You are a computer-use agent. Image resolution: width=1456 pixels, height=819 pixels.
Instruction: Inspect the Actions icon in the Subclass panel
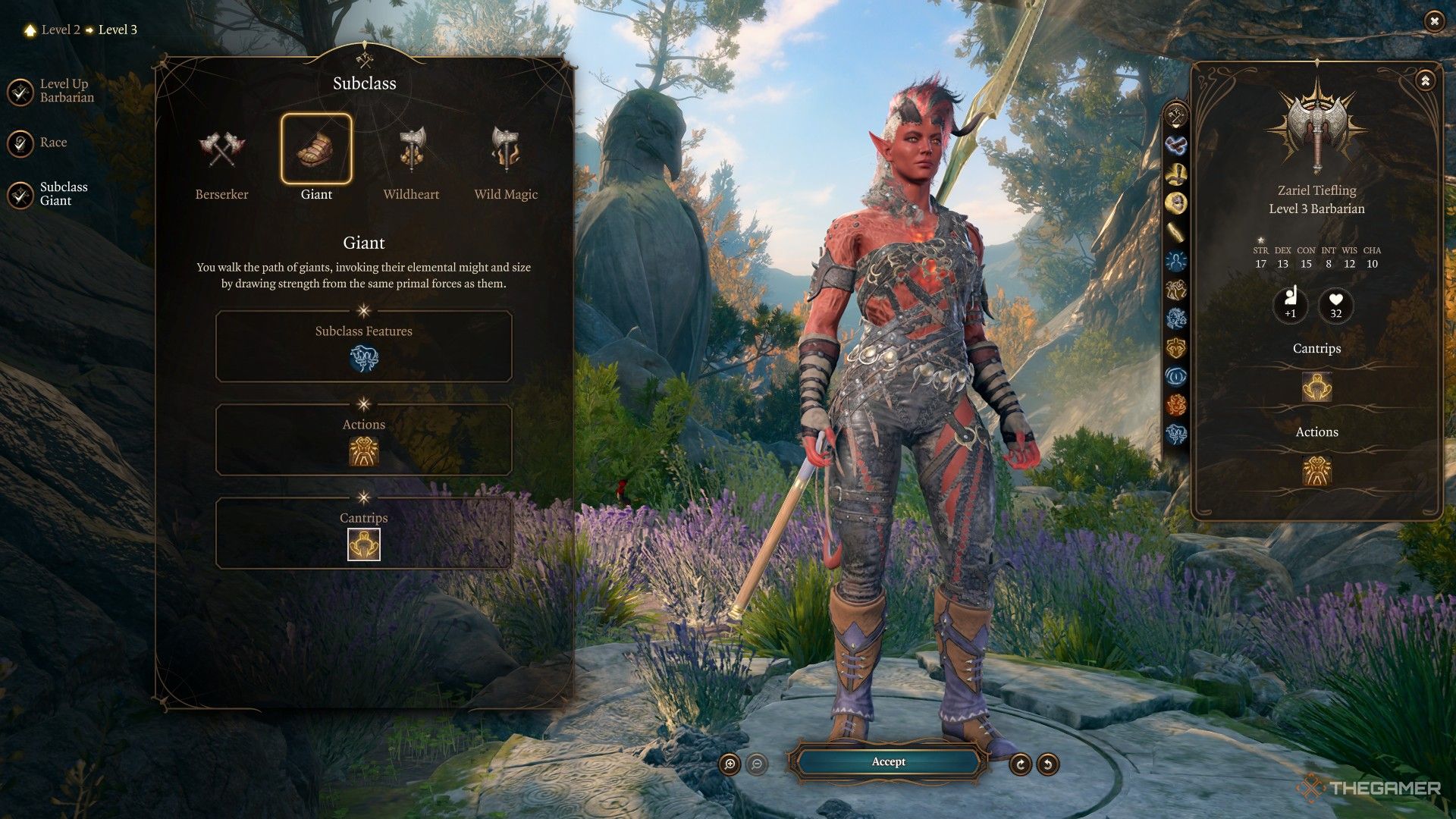pyautogui.click(x=364, y=452)
